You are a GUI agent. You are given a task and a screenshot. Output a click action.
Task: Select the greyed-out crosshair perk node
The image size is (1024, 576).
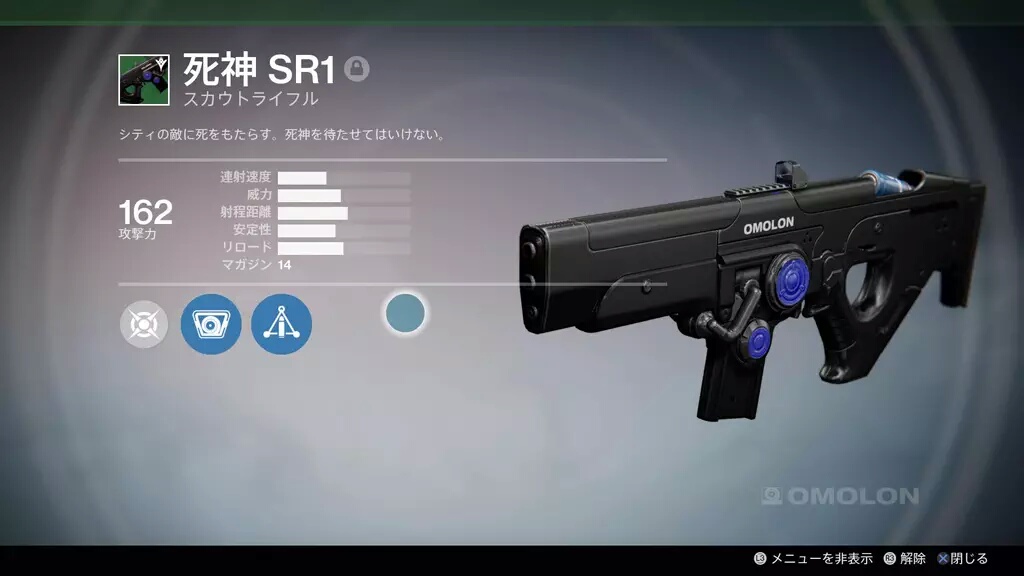click(x=144, y=325)
